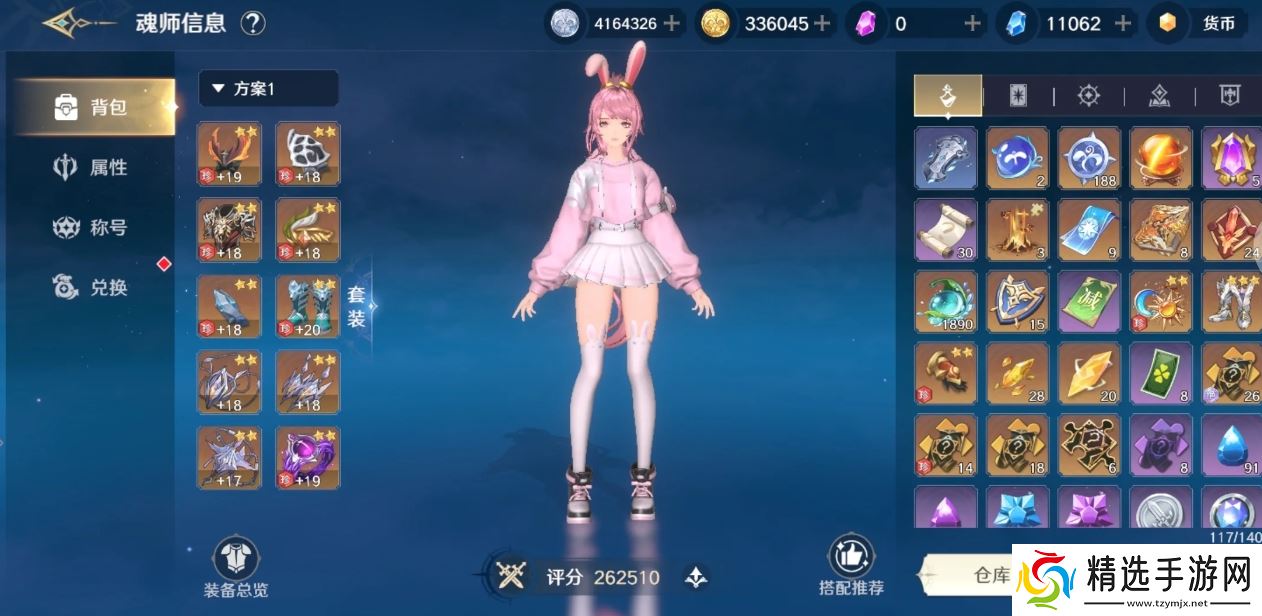Expand the 方案1 loadout dropdown
This screenshot has width=1262, height=616.
pyautogui.click(x=268, y=89)
